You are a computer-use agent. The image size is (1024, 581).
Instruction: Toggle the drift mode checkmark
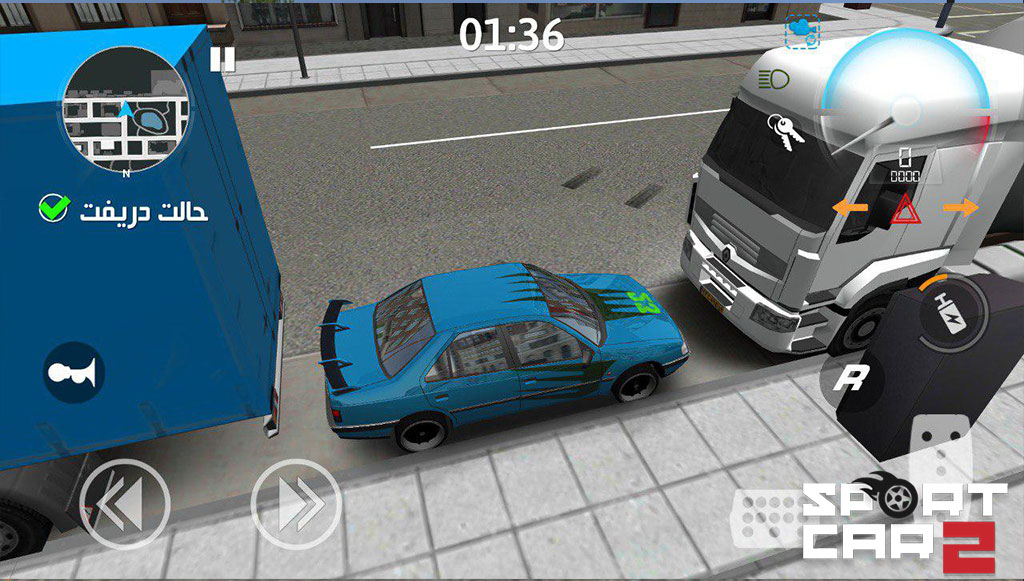tap(53, 209)
